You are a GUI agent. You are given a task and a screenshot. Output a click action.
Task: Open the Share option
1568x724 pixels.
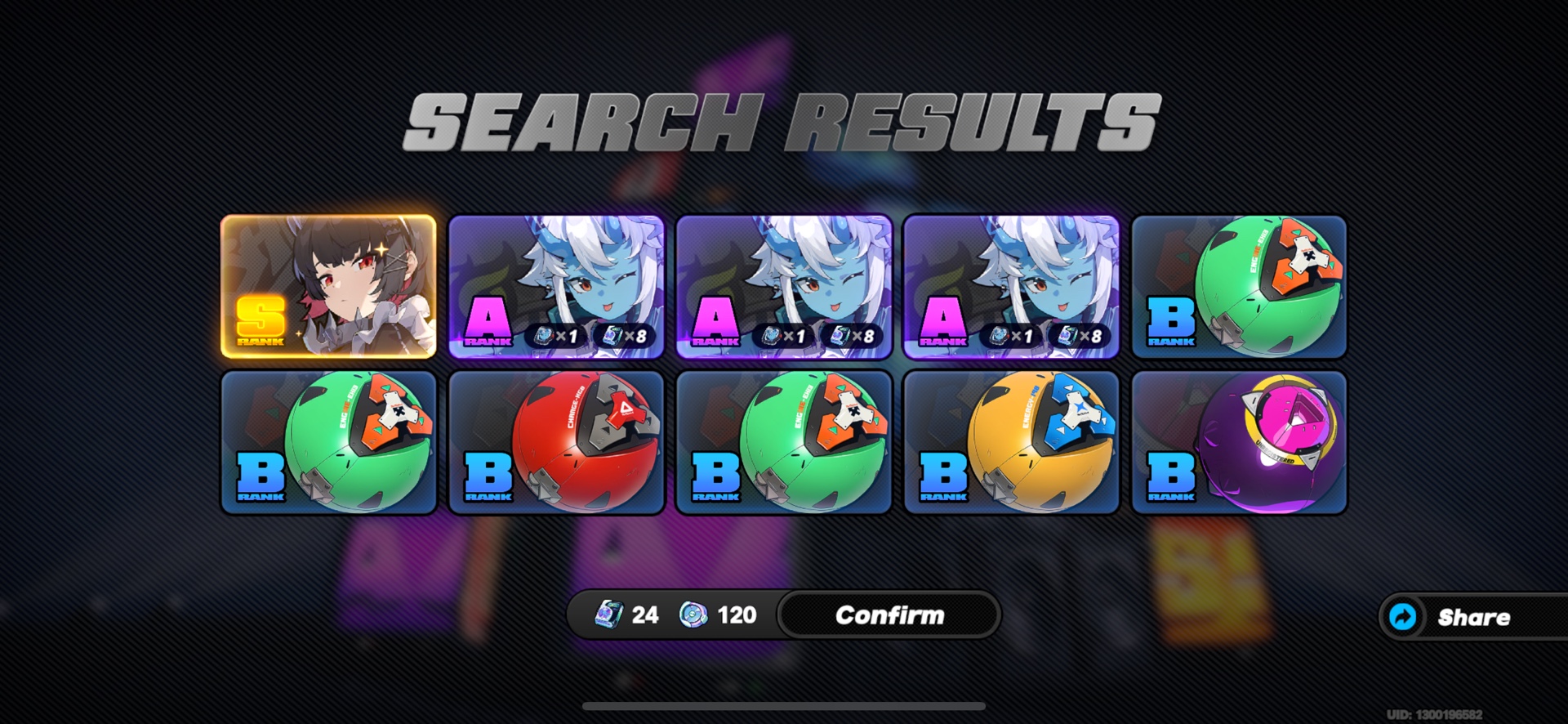pyautogui.click(x=1470, y=617)
